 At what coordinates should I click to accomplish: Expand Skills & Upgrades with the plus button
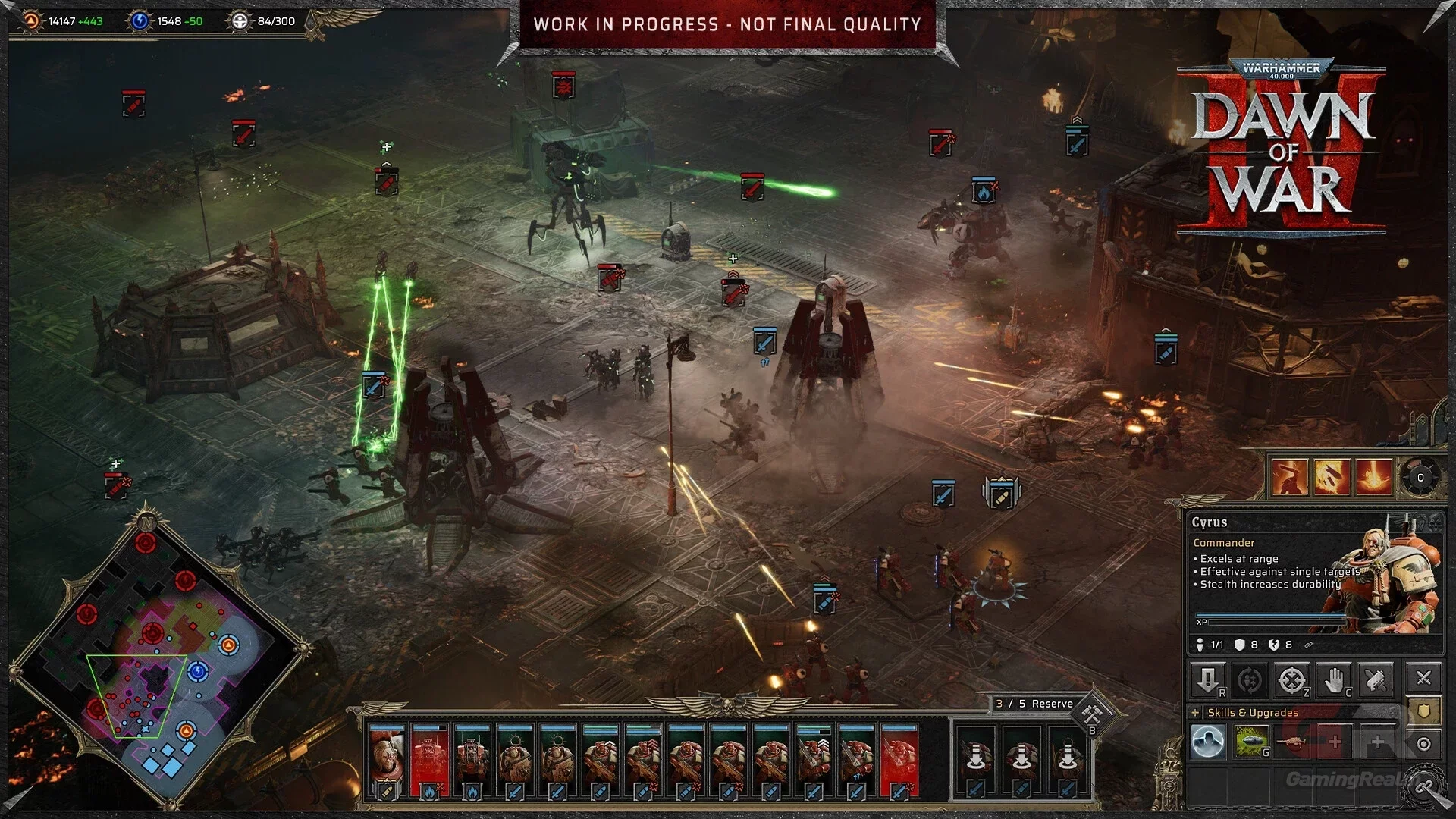pyautogui.click(x=1195, y=713)
